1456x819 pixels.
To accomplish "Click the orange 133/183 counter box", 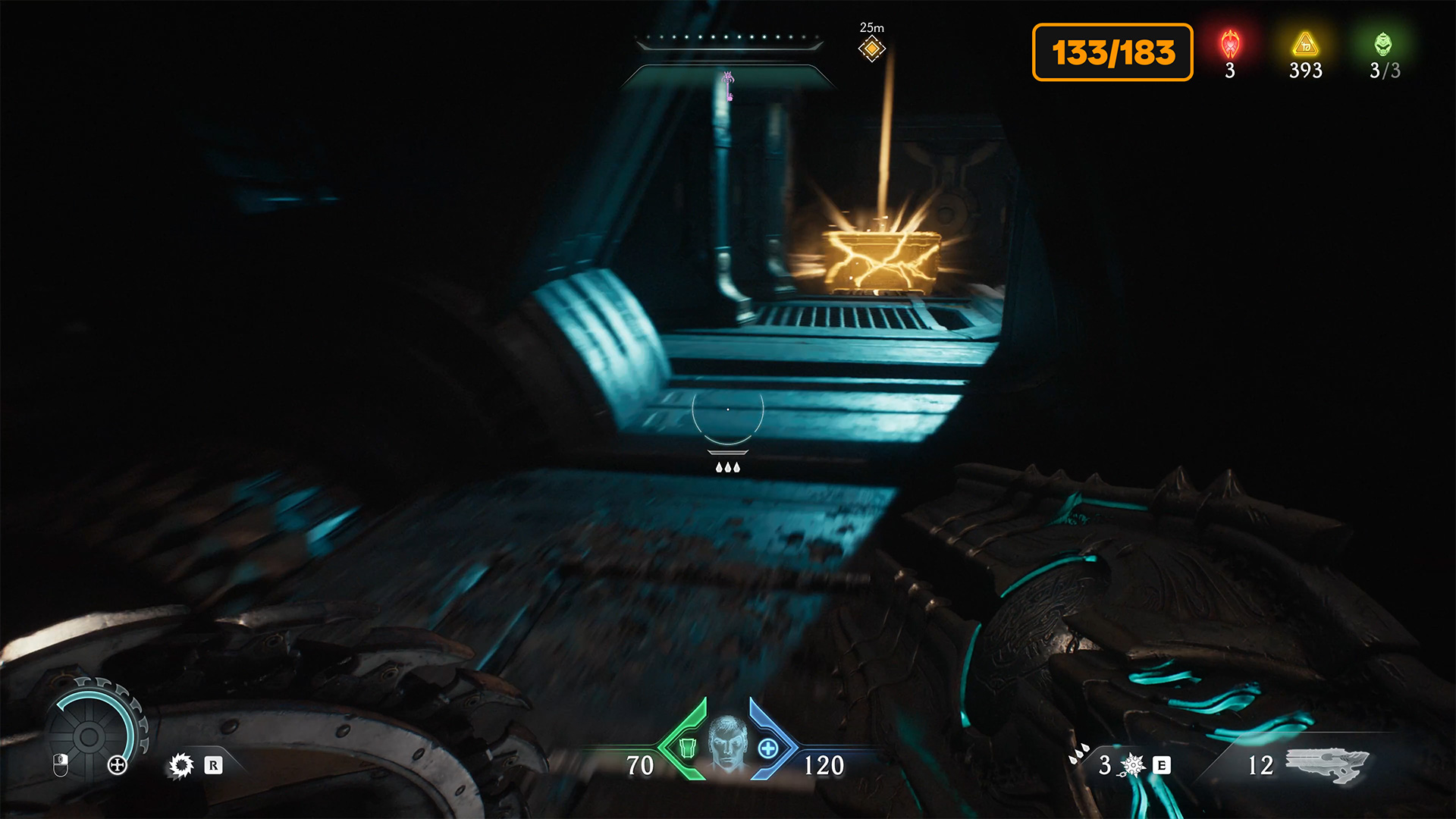I will coord(1112,52).
